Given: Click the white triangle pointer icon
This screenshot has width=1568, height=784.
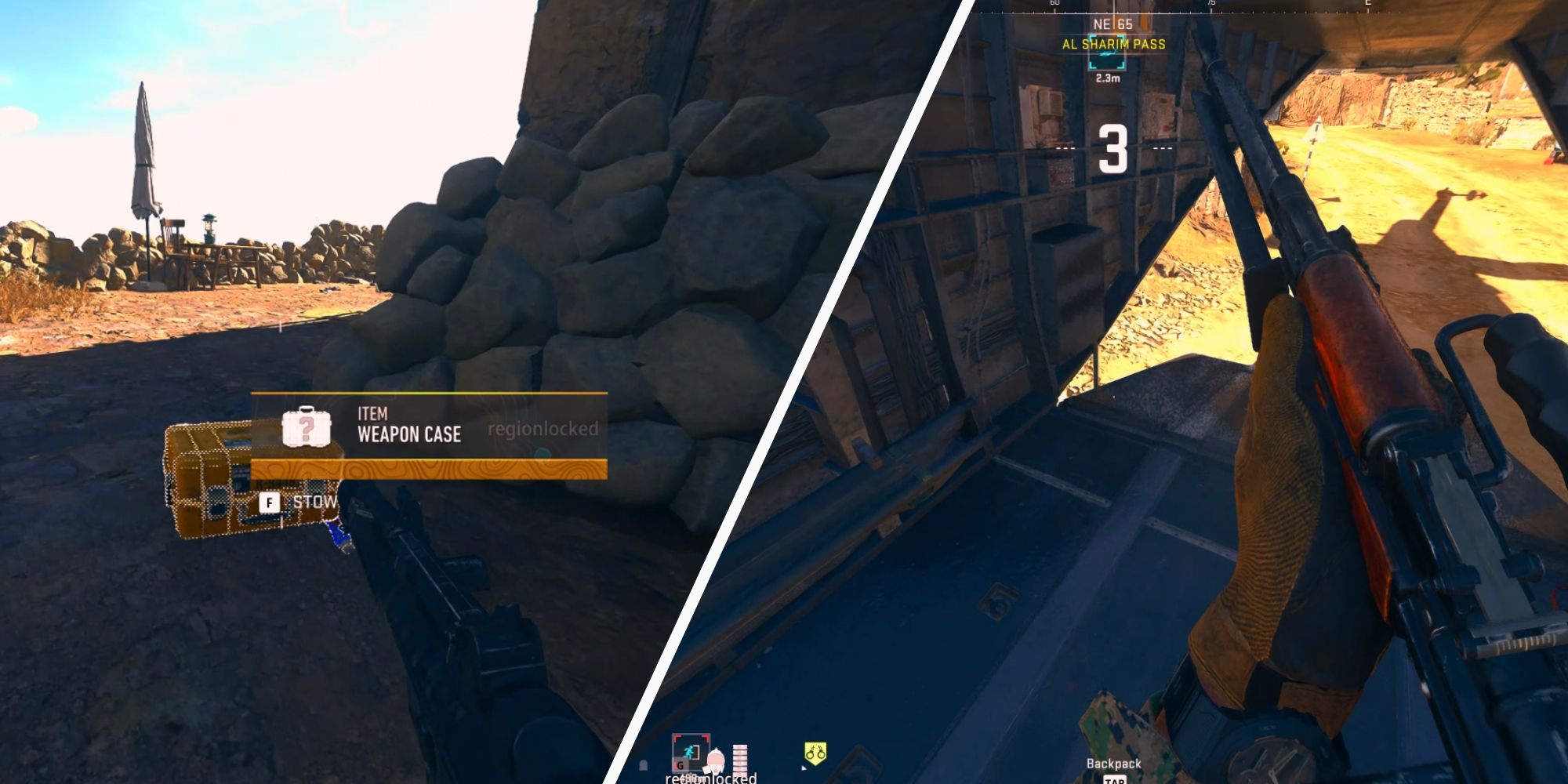Looking at the screenshot, I should [x=803, y=770].
